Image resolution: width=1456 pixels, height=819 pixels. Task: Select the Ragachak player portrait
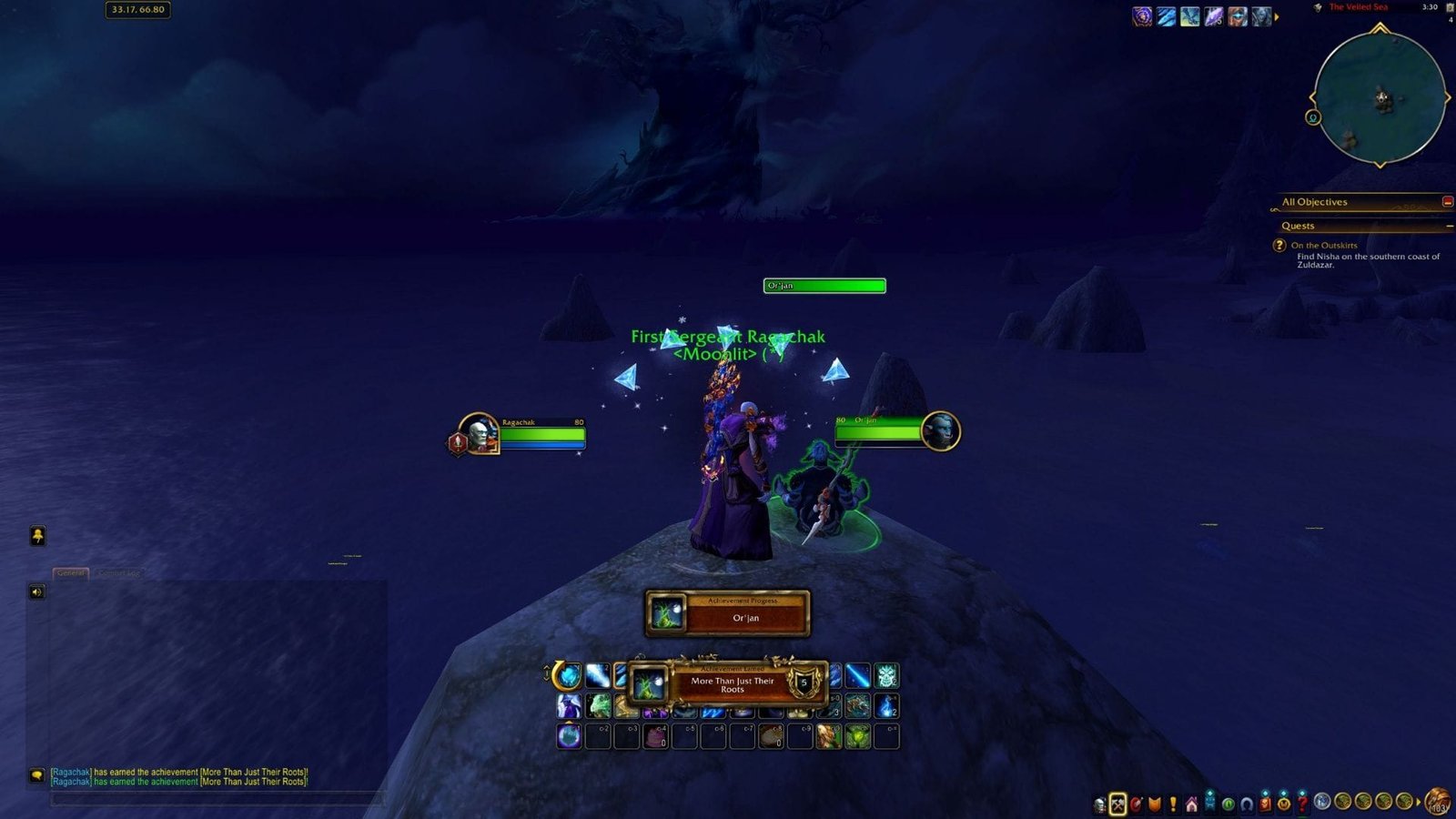478,432
